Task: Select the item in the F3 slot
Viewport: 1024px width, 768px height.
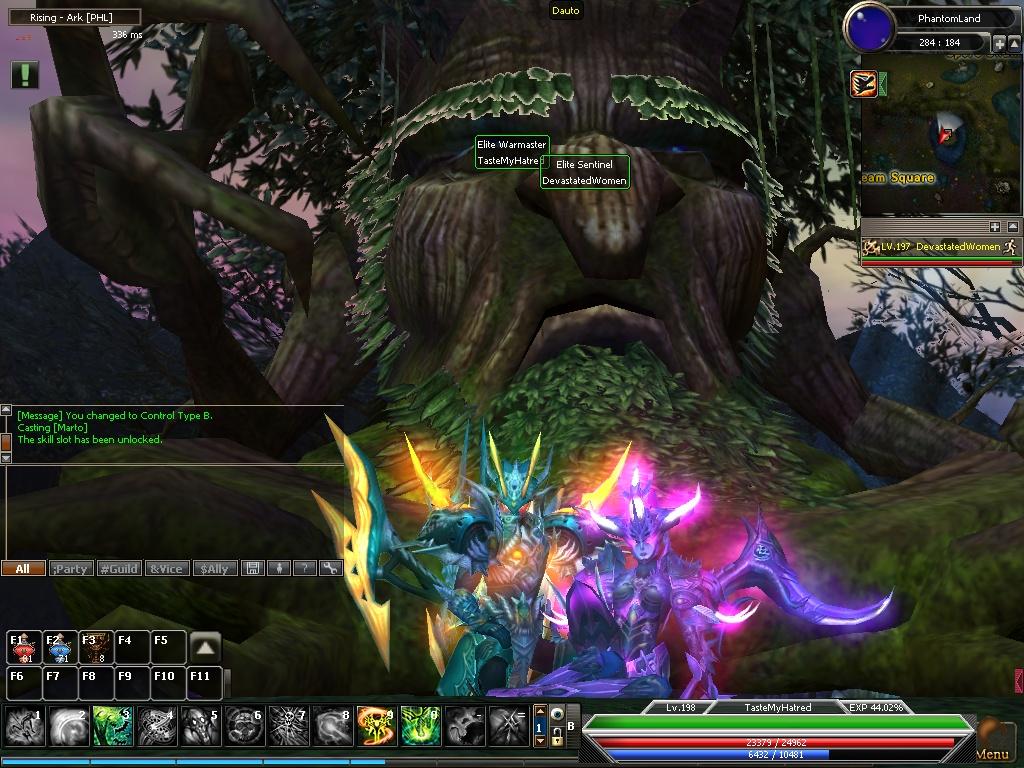Action: pos(96,647)
